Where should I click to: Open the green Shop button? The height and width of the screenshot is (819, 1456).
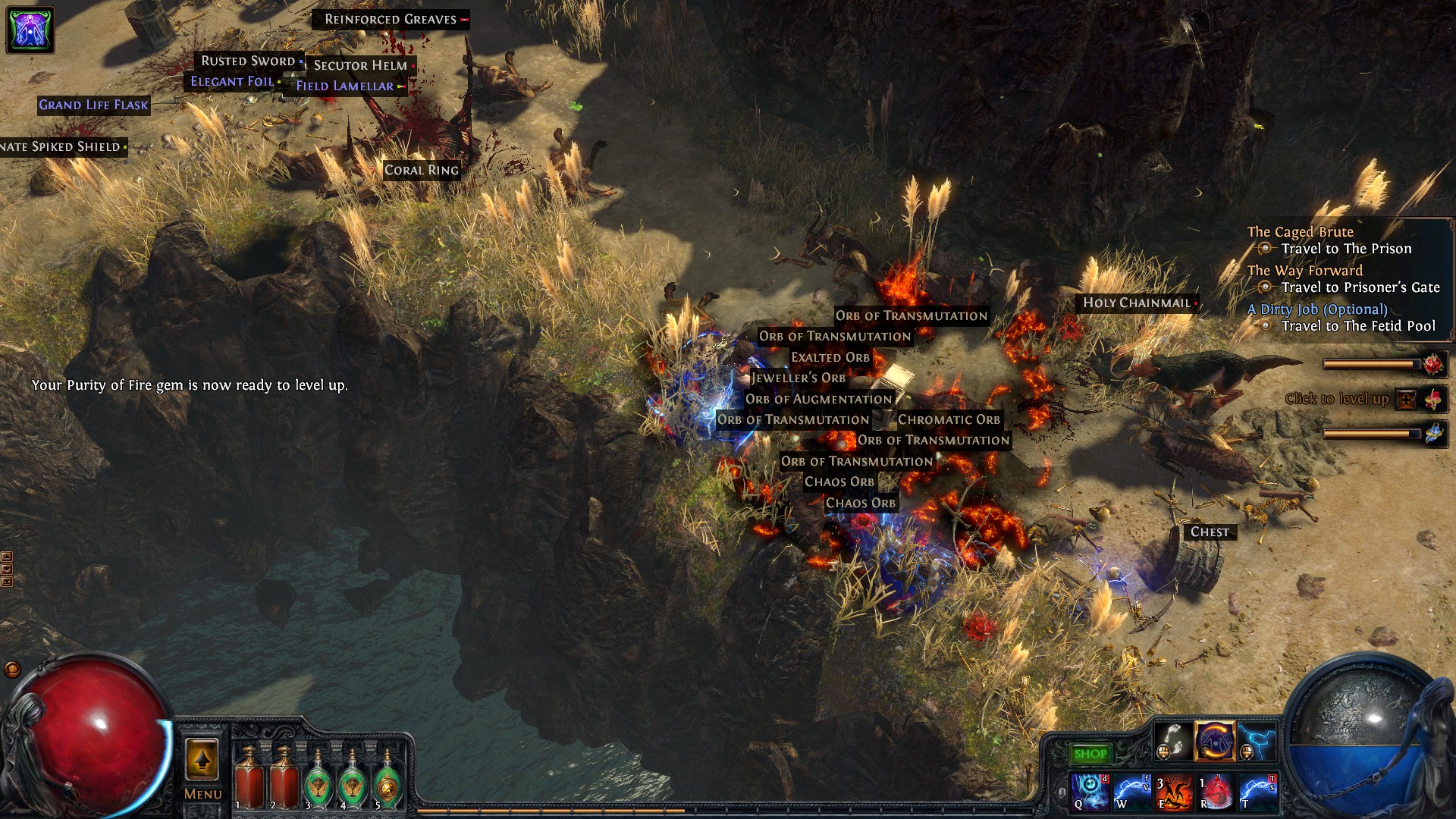pos(1090,754)
